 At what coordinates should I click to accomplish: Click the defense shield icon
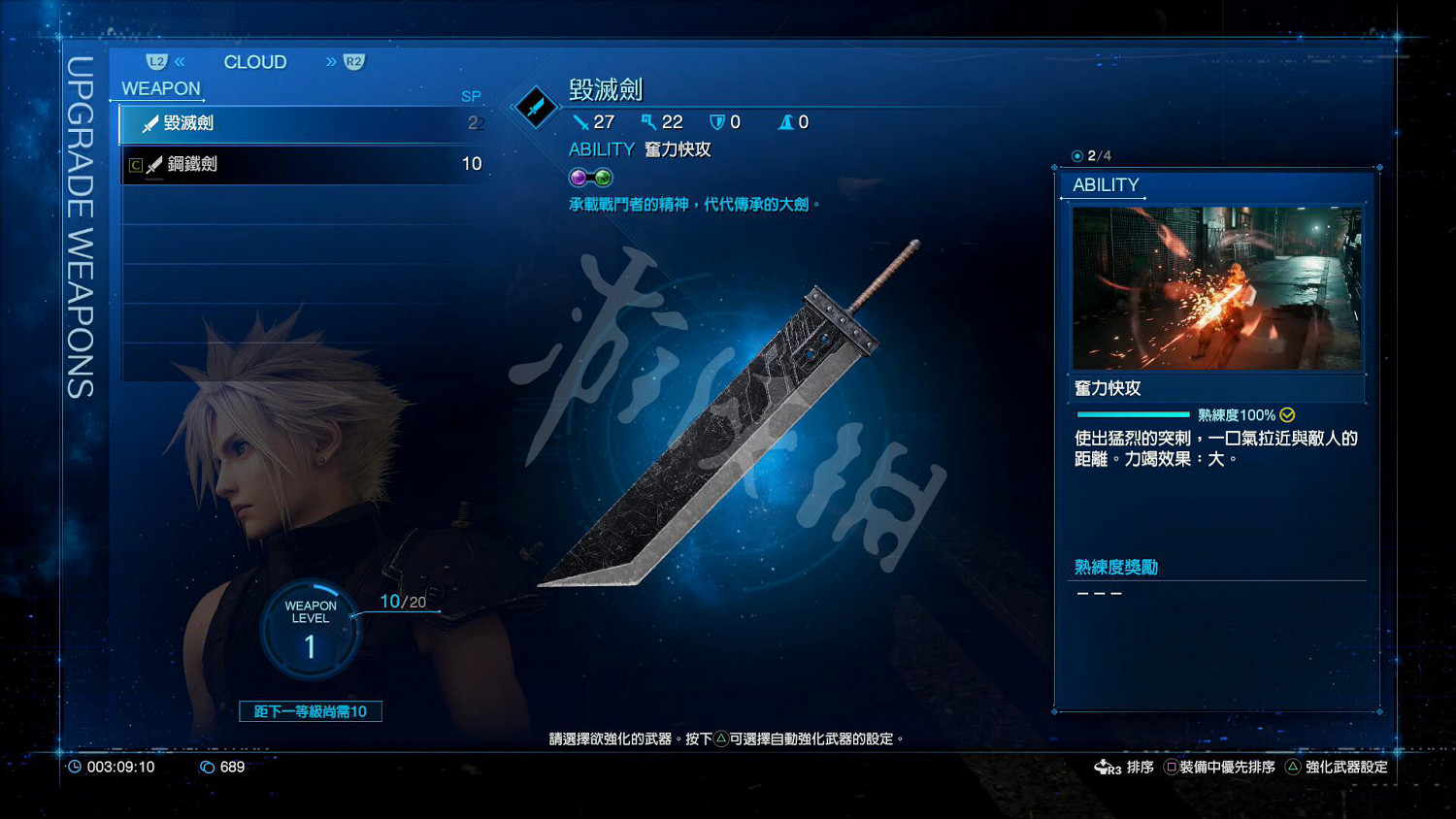718,121
